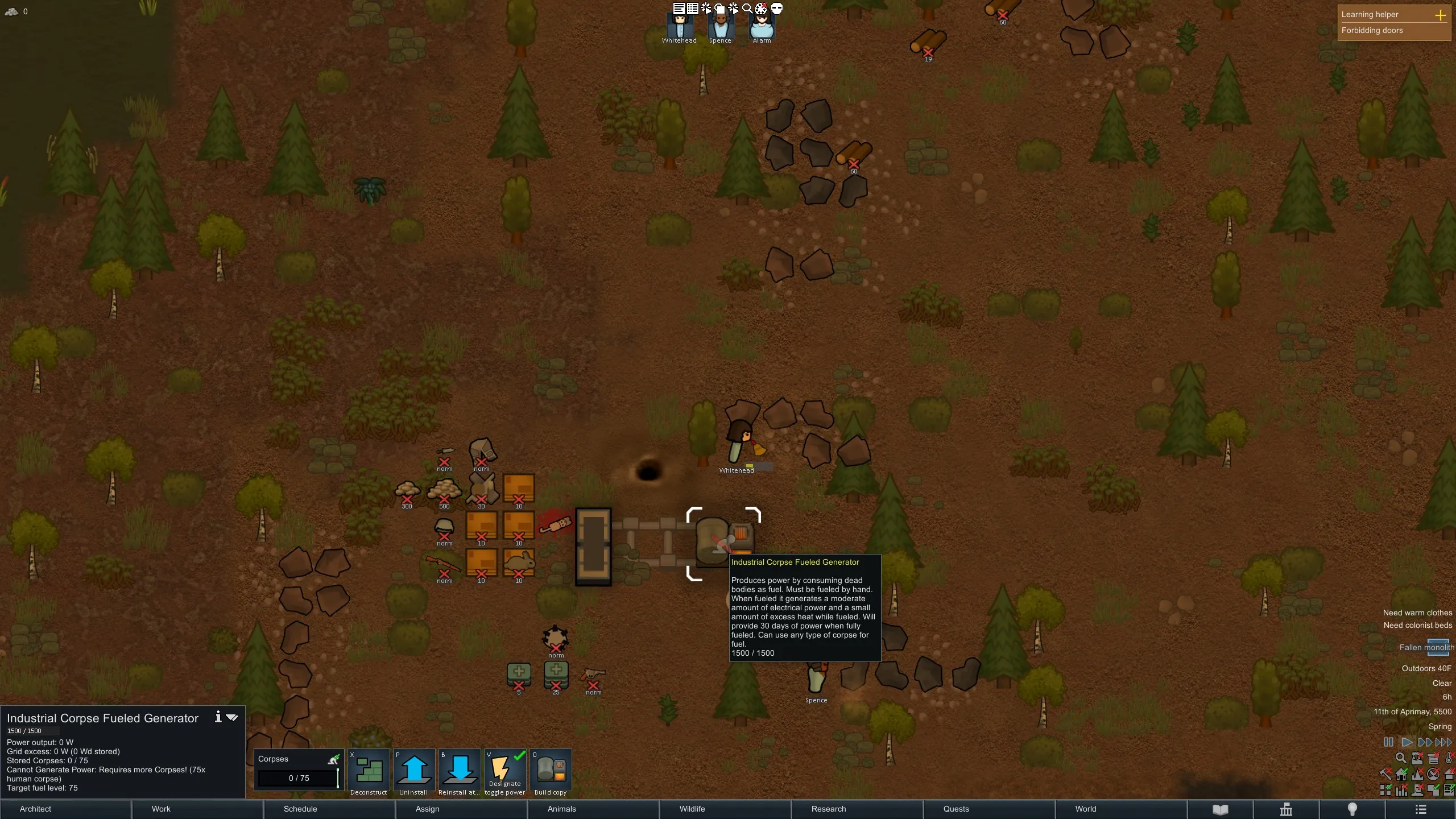Viewport: 1456px width, 819px height.
Task: Toggle the home area overlay house icon
Action: click(x=1401, y=774)
